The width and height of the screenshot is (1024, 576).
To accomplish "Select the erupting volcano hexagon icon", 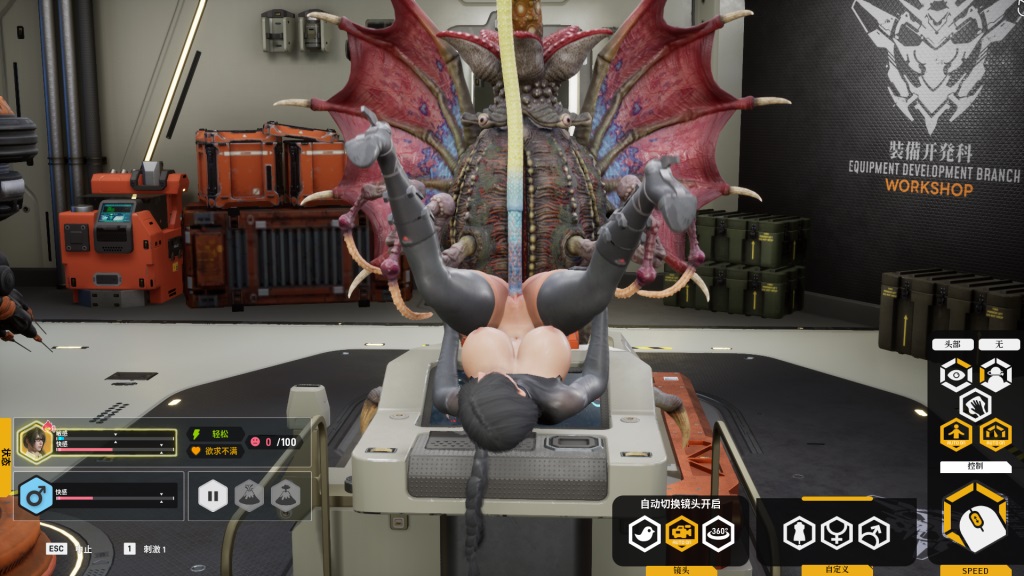I will 249,495.
